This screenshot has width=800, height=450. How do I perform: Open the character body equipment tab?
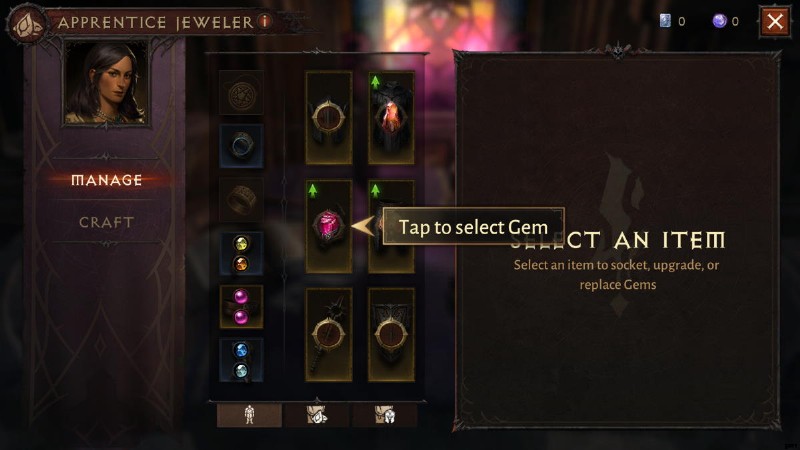[x=249, y=415]
